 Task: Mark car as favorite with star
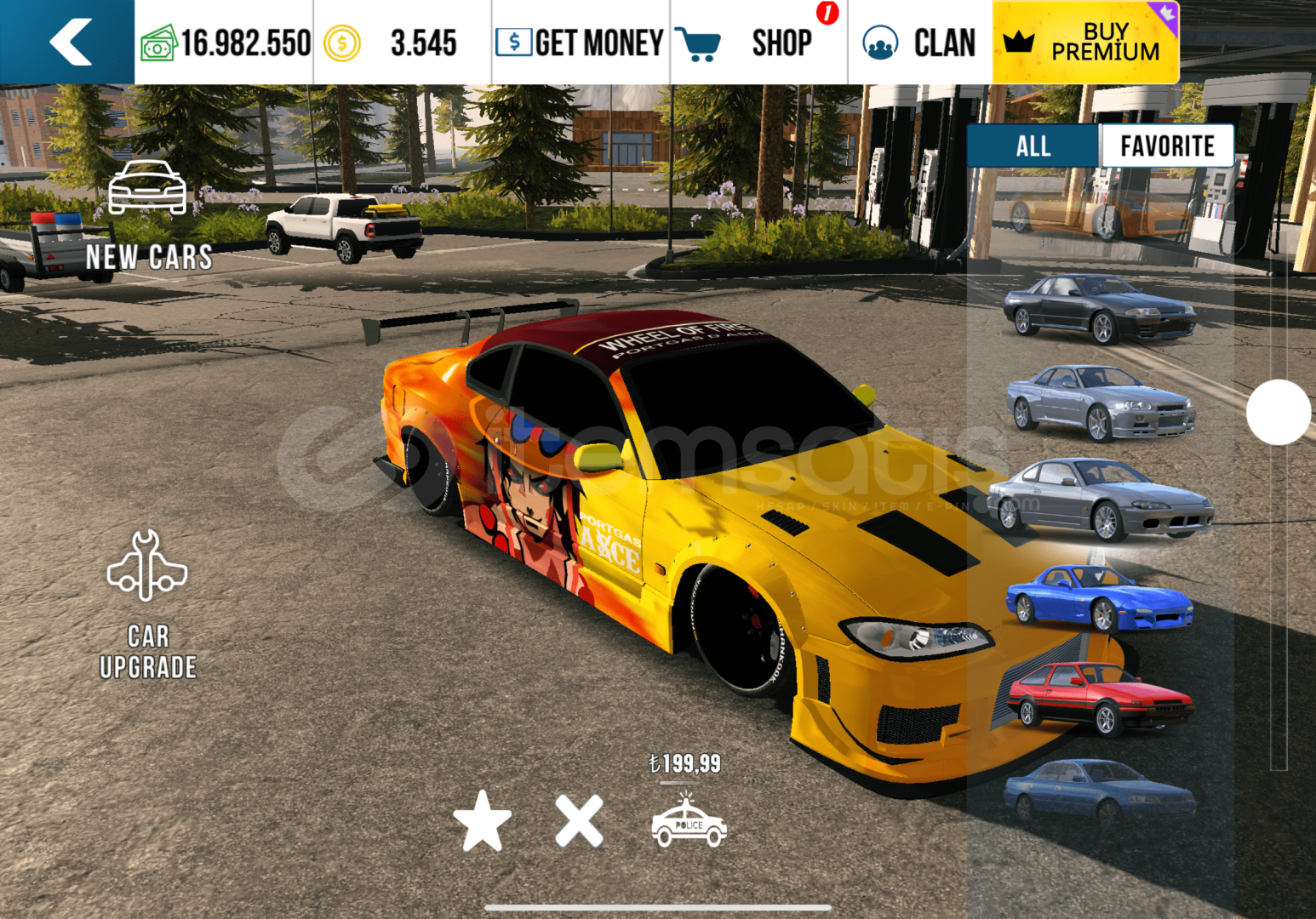(x=483, y=821)
